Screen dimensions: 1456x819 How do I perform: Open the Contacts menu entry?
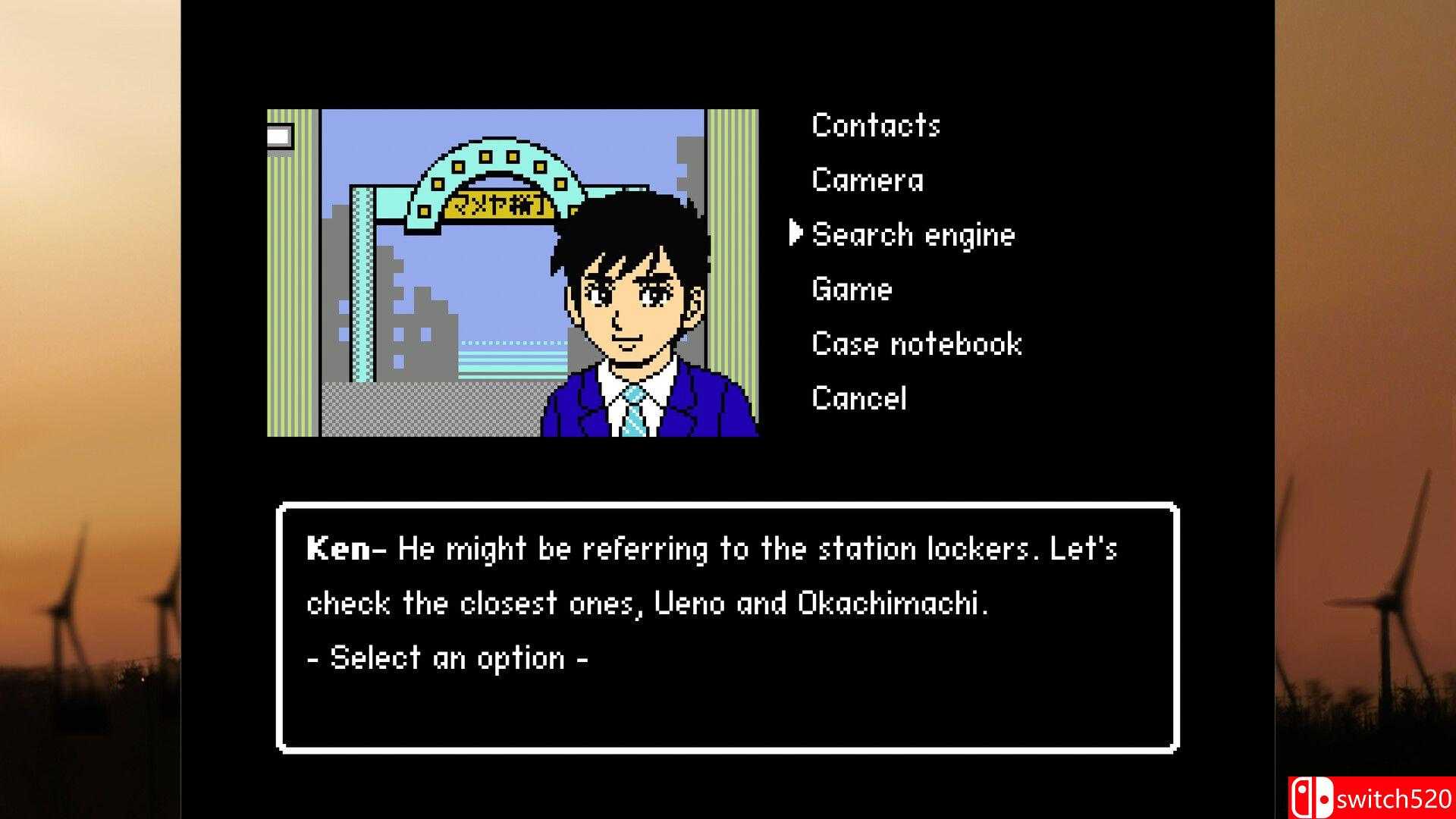click(x=876, y=126)
